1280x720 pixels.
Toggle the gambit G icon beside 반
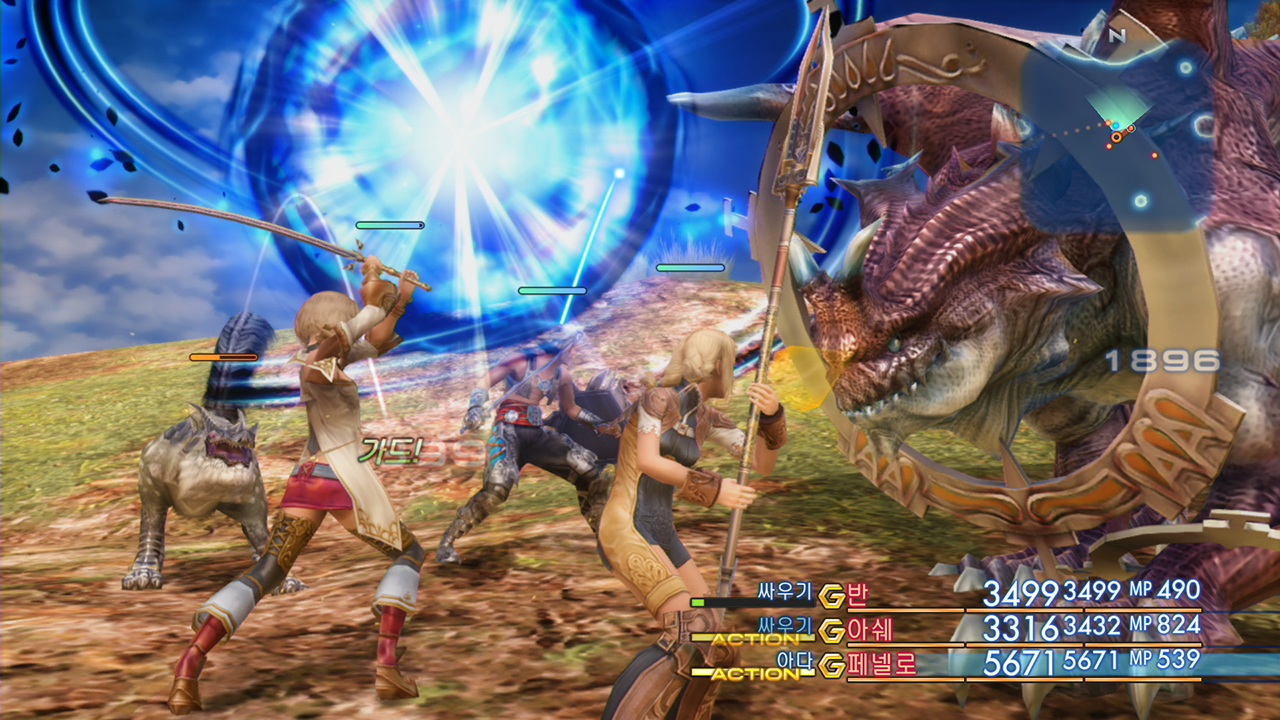(x=830, y=596)
